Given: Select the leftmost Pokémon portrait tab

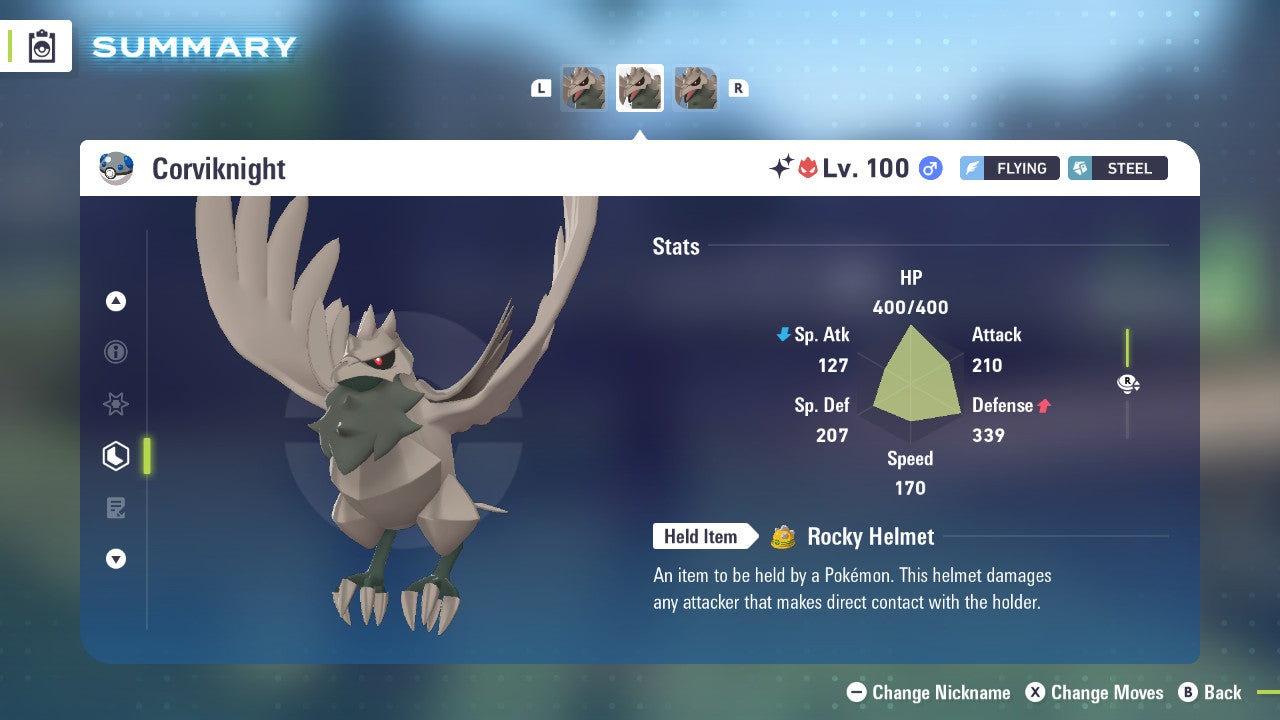Looking at the screenshot, I should pos(583,88).
